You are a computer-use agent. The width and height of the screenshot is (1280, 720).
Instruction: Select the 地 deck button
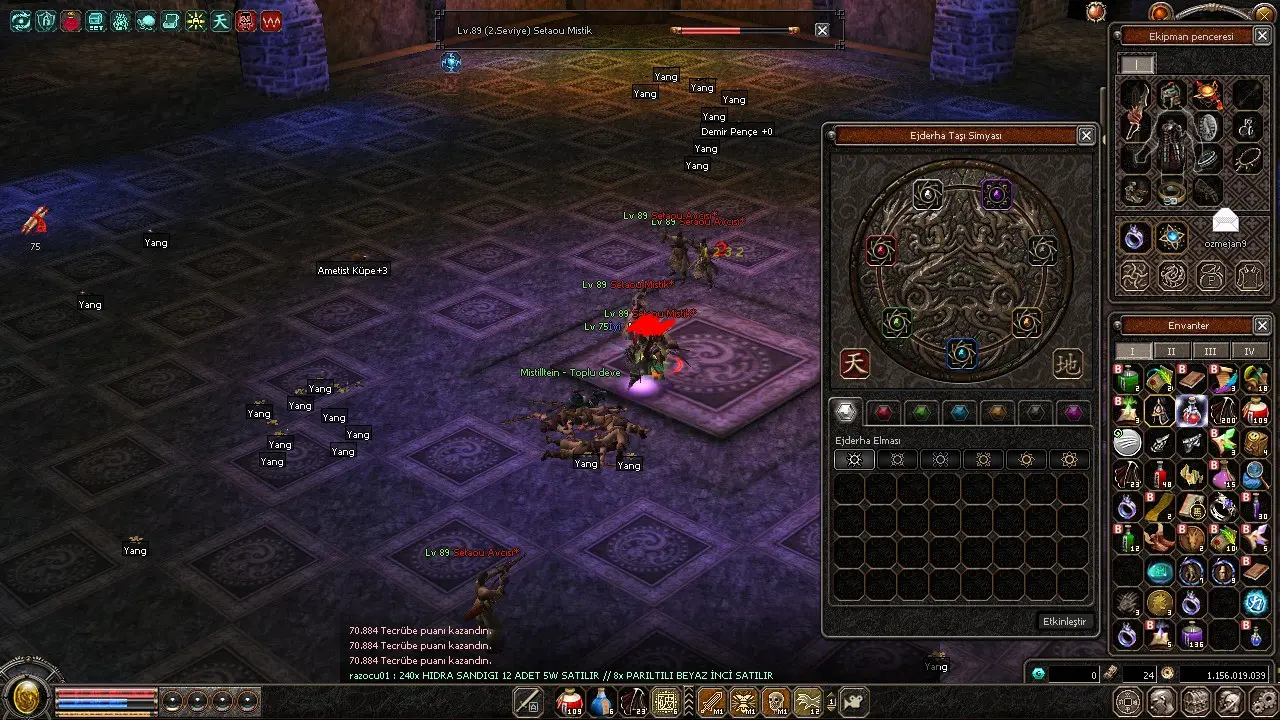[1068, 364]
